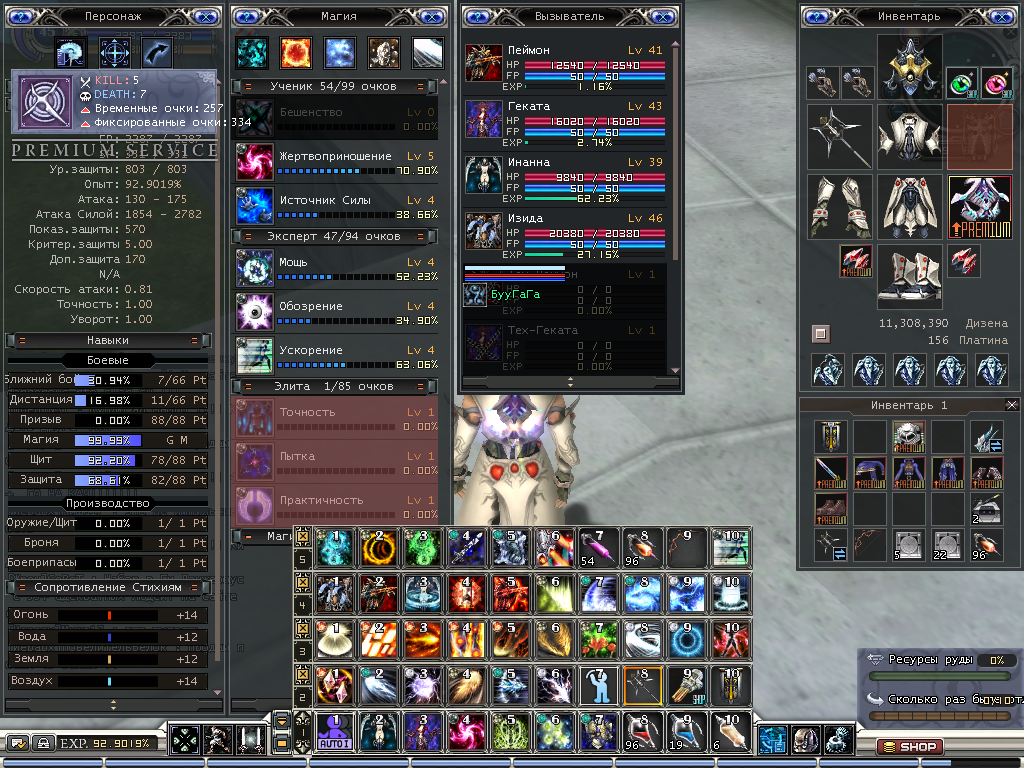Select the Обозрение eye spell
This screenshot has width=1024, height=768.
(253, 312)
